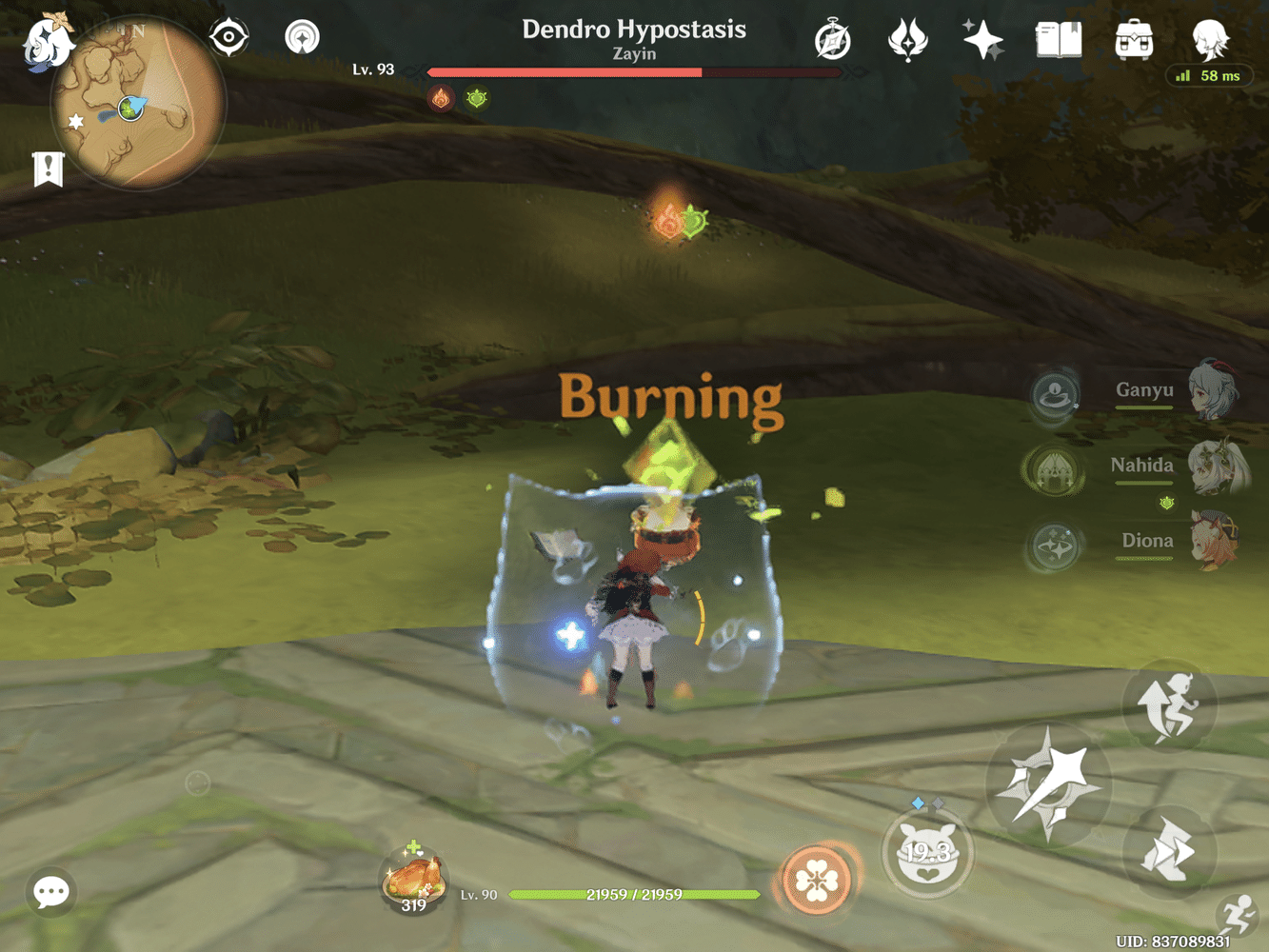Open chat with the speech bubble icon
Screen dimensions: 1269x952
point(50,892)
